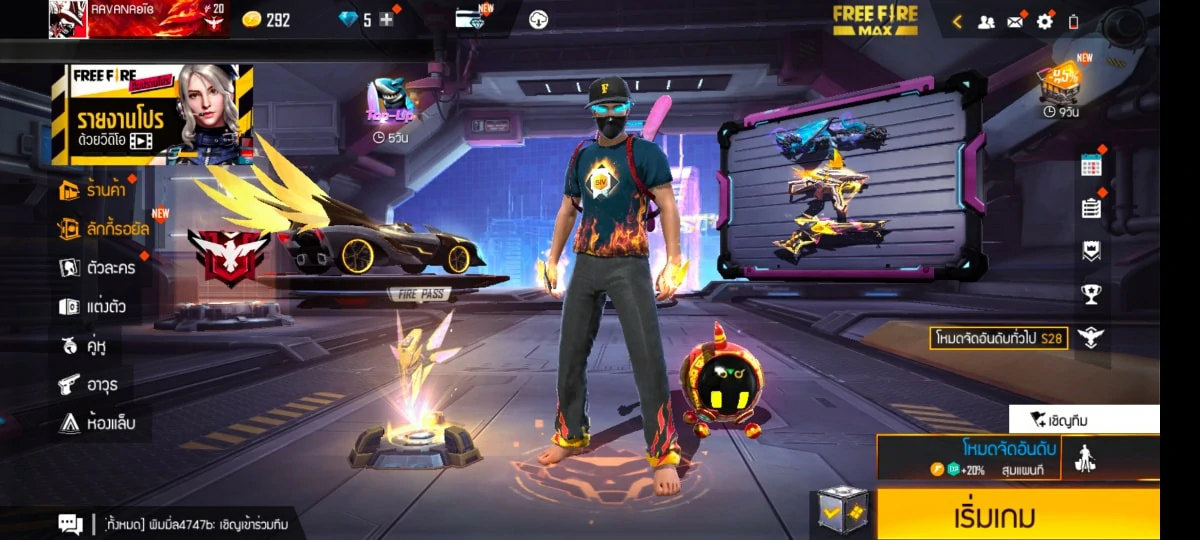Add diamonds with the plus button

386,20
